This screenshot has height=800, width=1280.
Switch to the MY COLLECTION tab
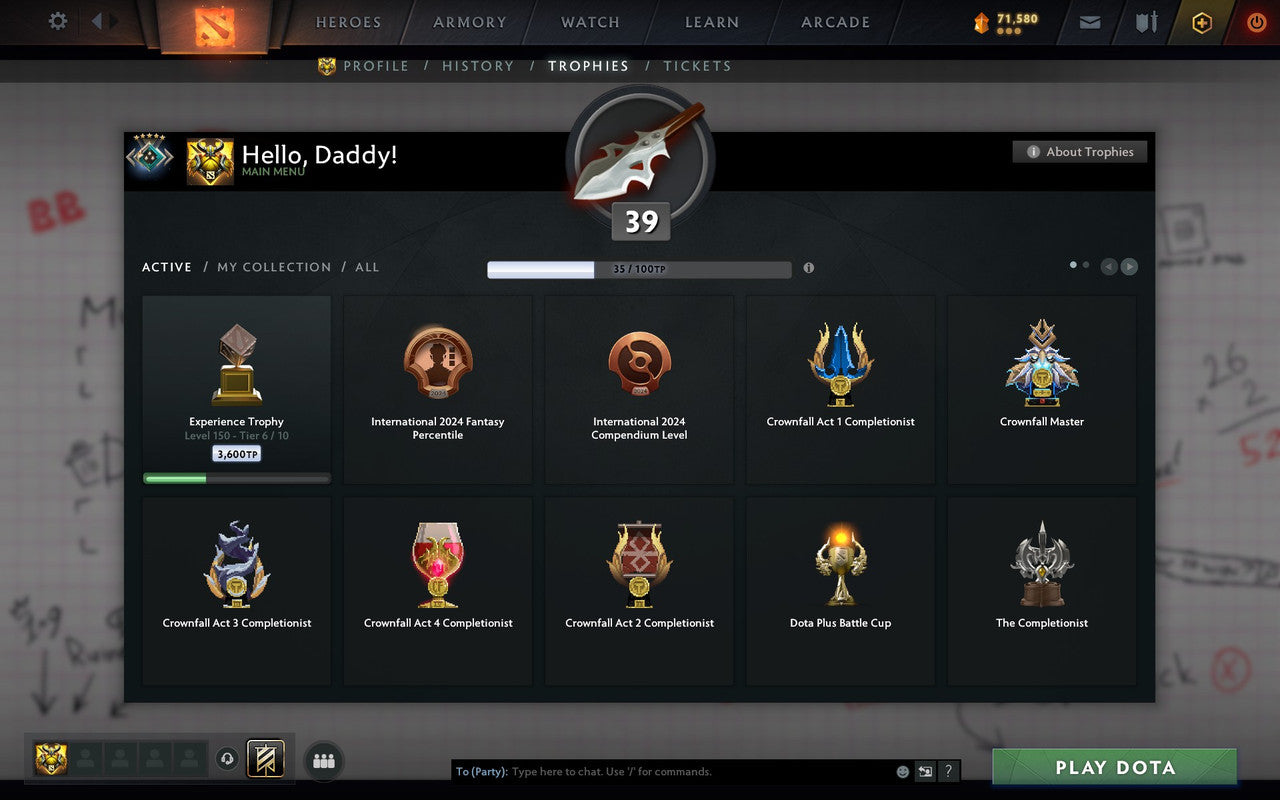coord(274,267)
